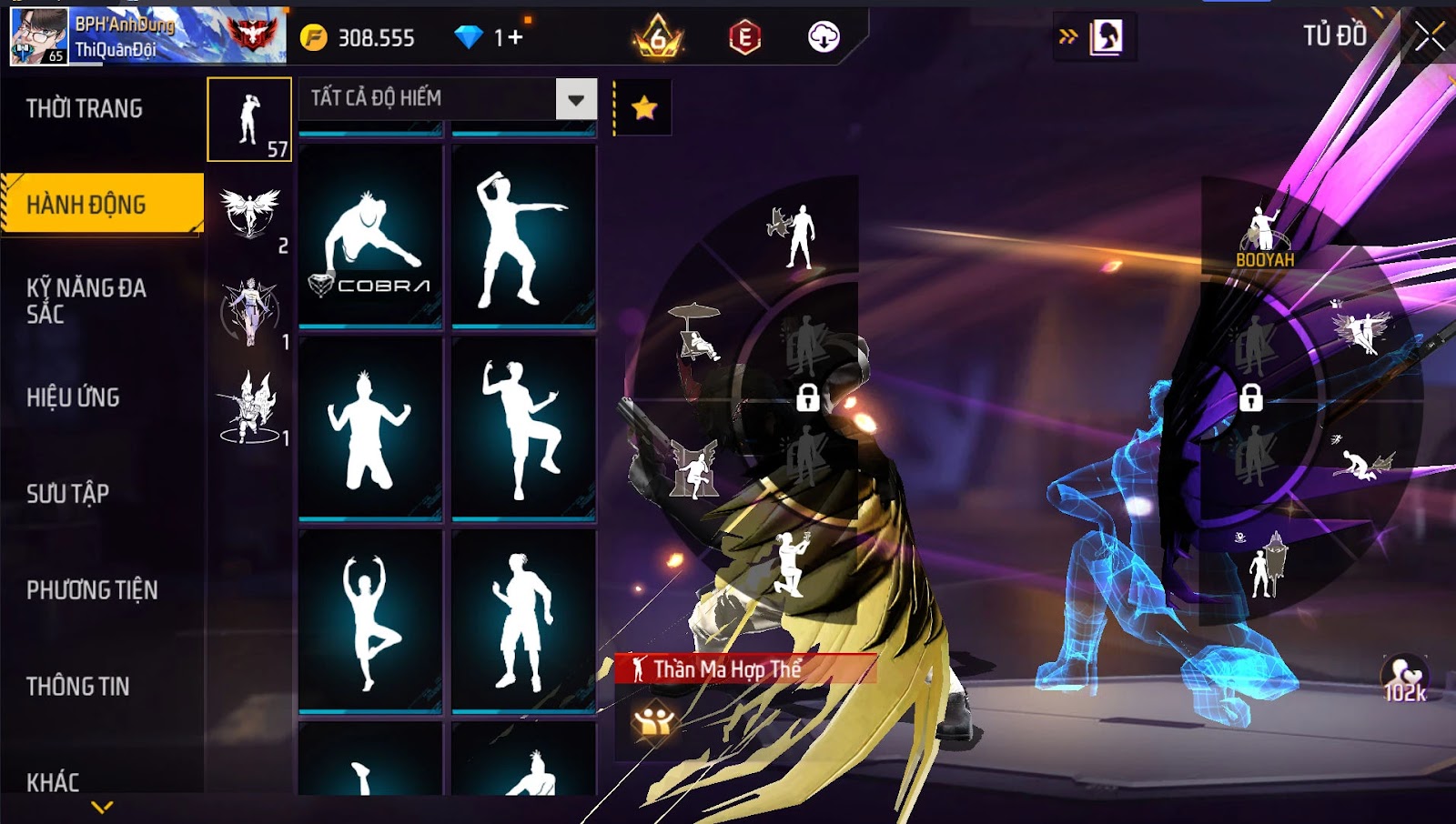The width and height of the screenshot is (1456, 824).
Task: Add diamonds with the plus button
Action: coord(516,37)
